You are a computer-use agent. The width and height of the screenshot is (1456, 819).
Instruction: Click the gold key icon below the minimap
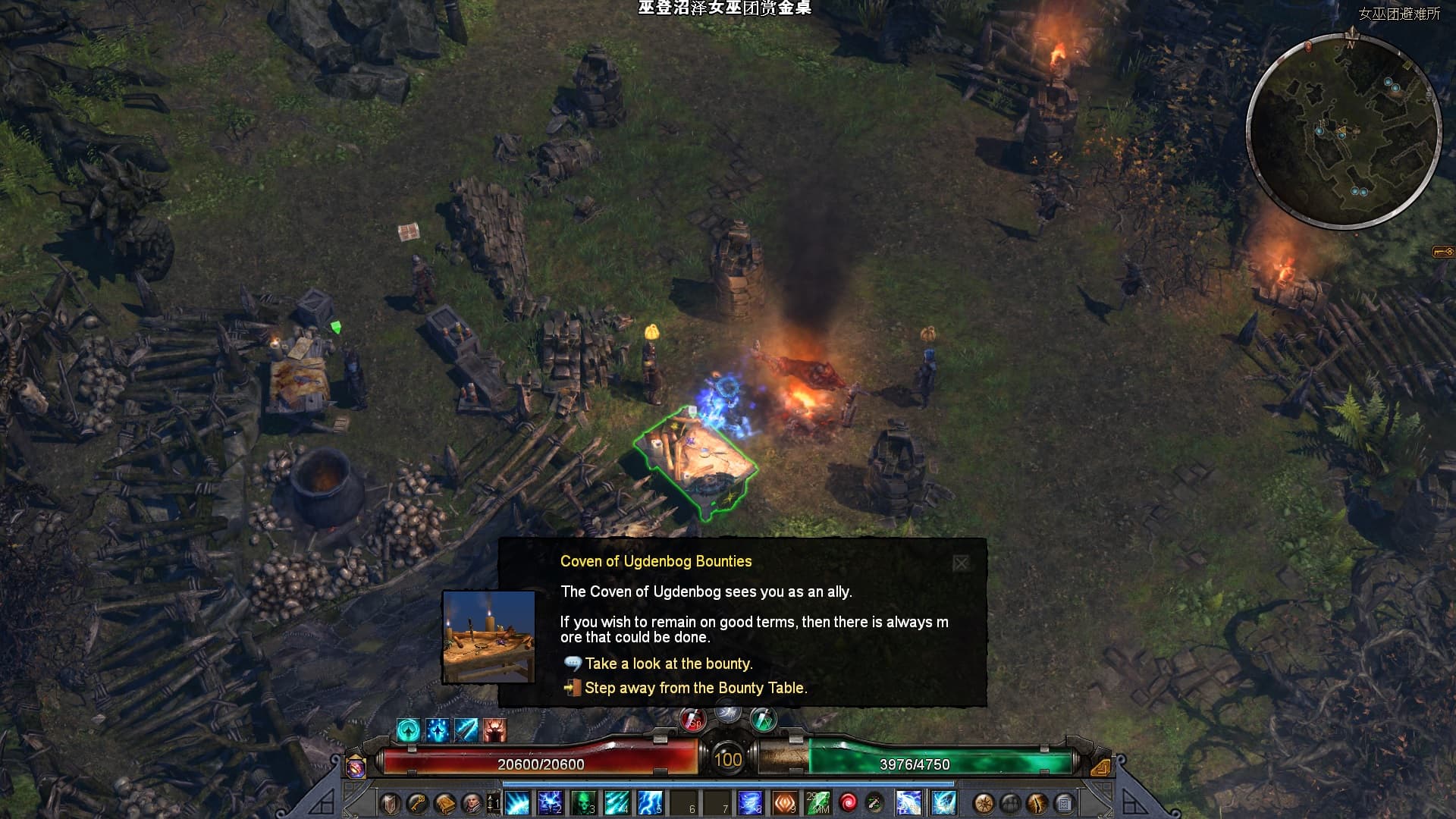click(x=1442, y=252)
